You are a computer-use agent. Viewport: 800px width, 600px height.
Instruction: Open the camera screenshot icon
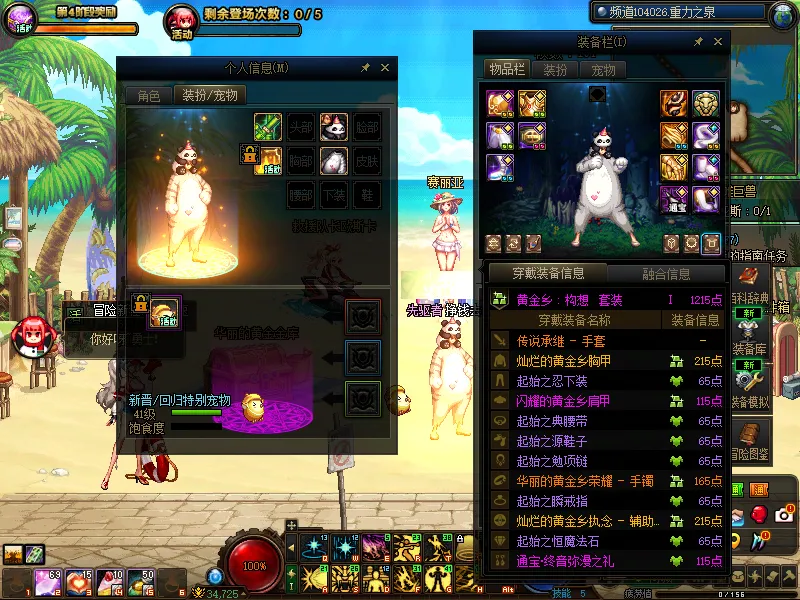783,514
